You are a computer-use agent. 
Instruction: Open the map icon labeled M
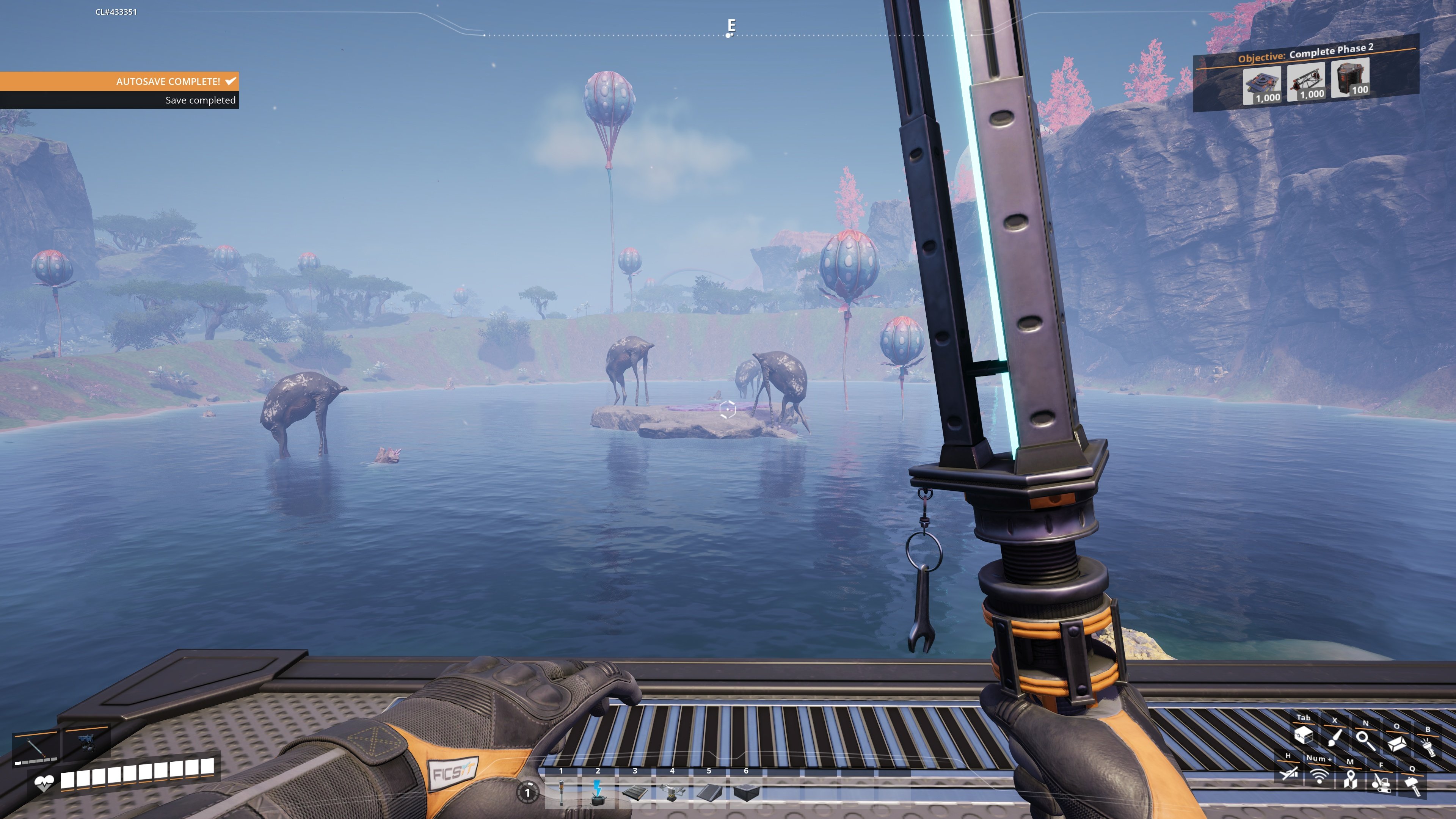pos(1350,779)
